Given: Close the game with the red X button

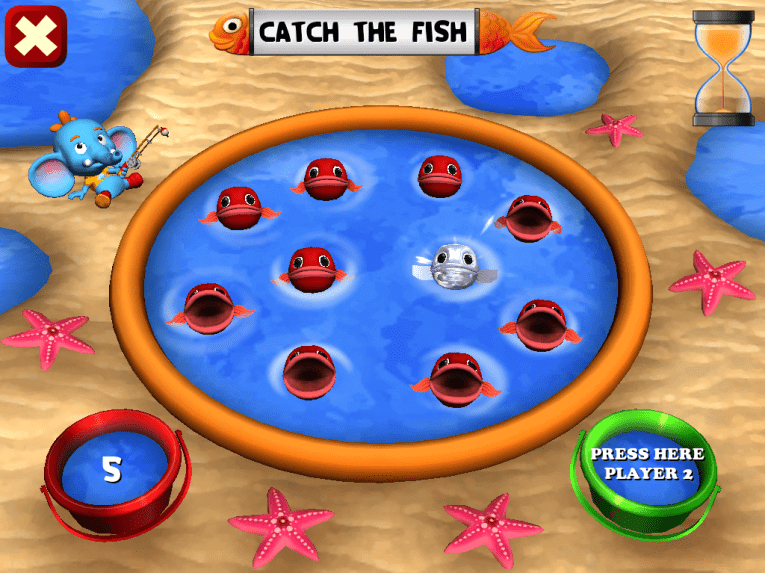Looking at the screenshot, I should coord(36,37).
